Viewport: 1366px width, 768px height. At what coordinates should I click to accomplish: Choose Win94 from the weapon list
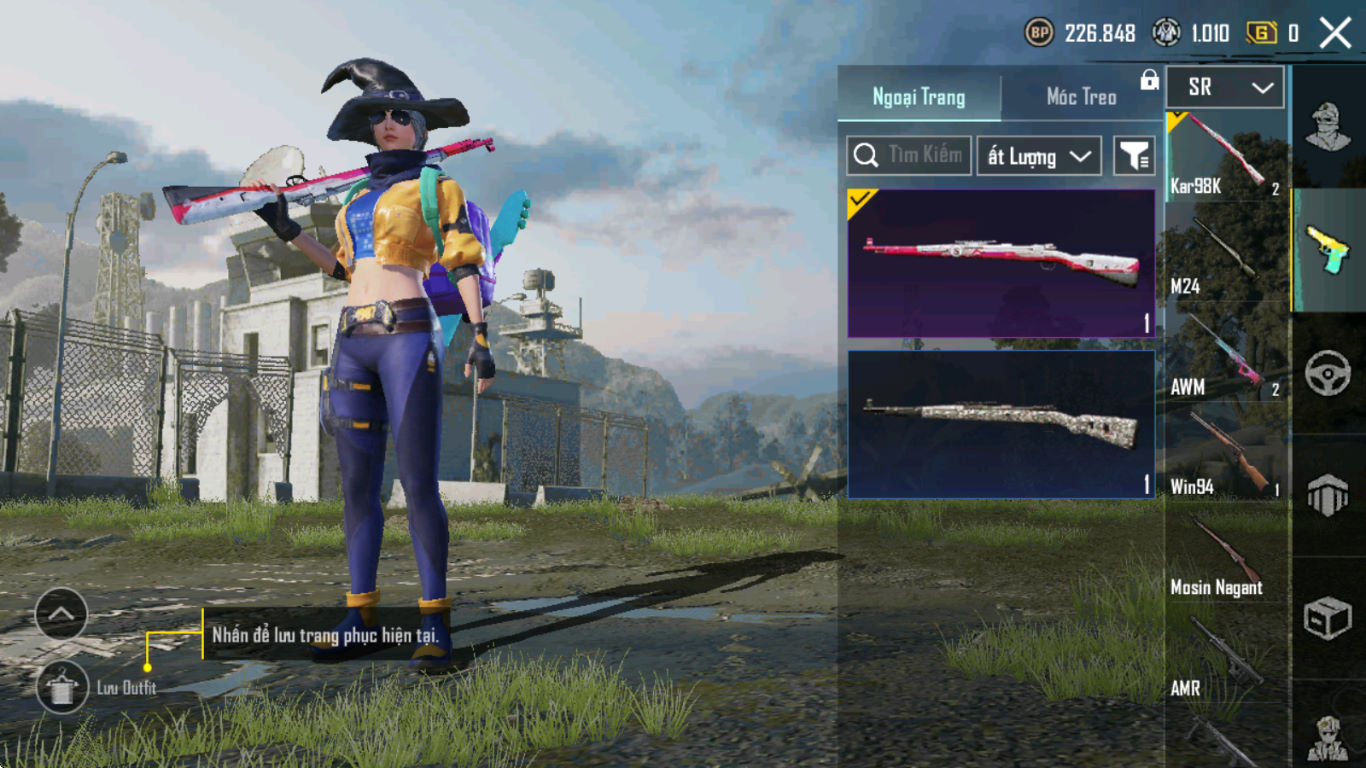1227,457
